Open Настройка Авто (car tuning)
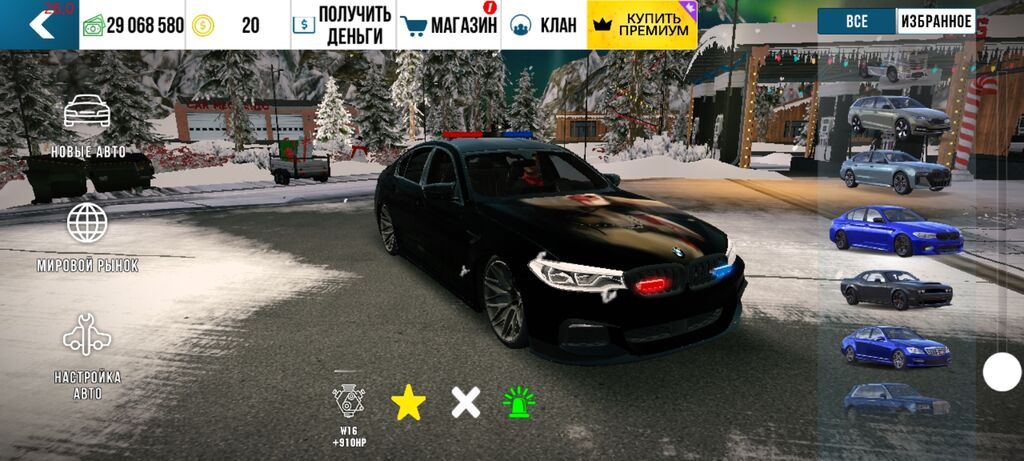Screen dimensions: 1024x461 coord(88,356)
